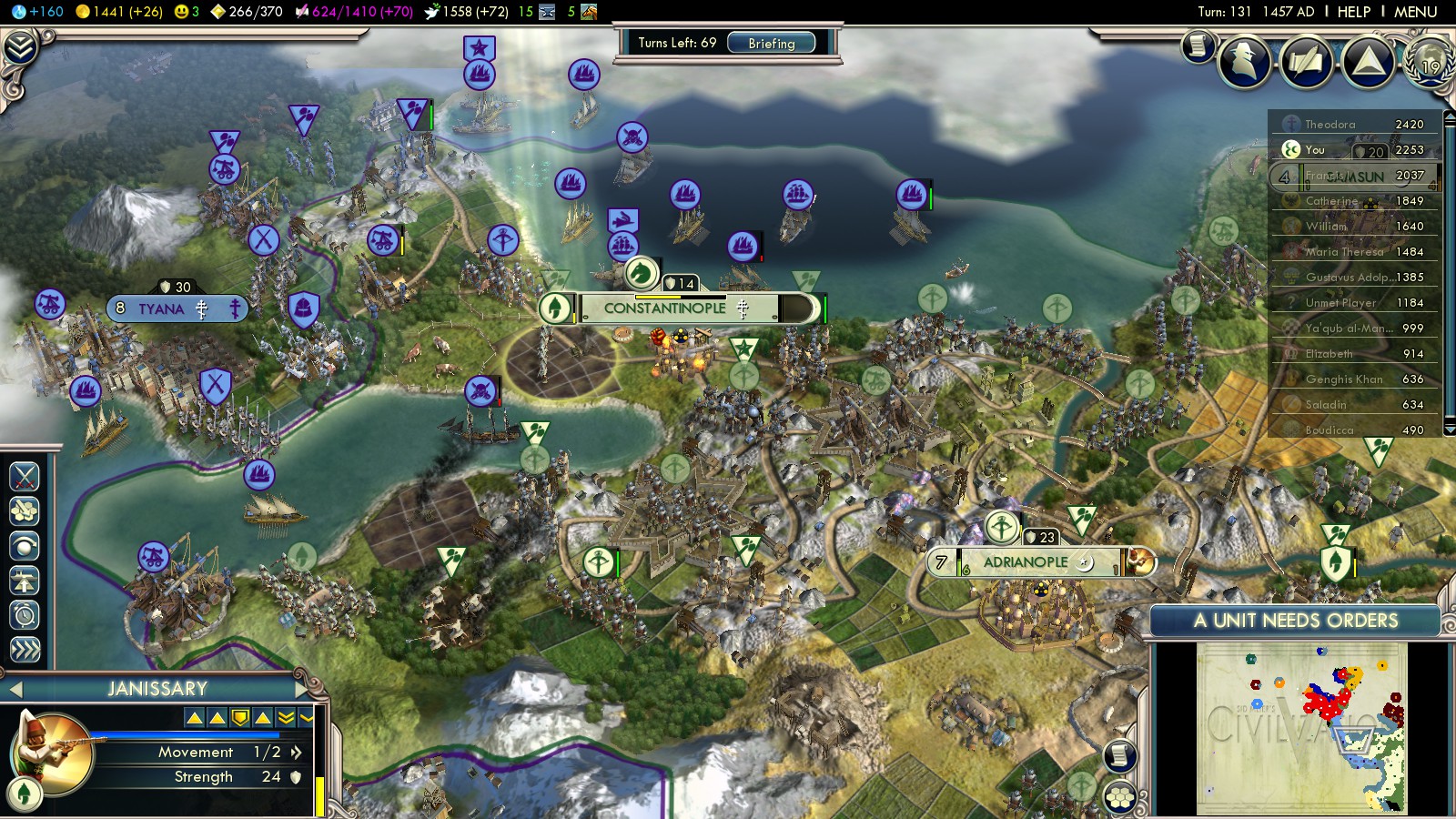Screen dimensions: 1456x819
Task: Select the crossed swords attack action
Action: (25, 476)
